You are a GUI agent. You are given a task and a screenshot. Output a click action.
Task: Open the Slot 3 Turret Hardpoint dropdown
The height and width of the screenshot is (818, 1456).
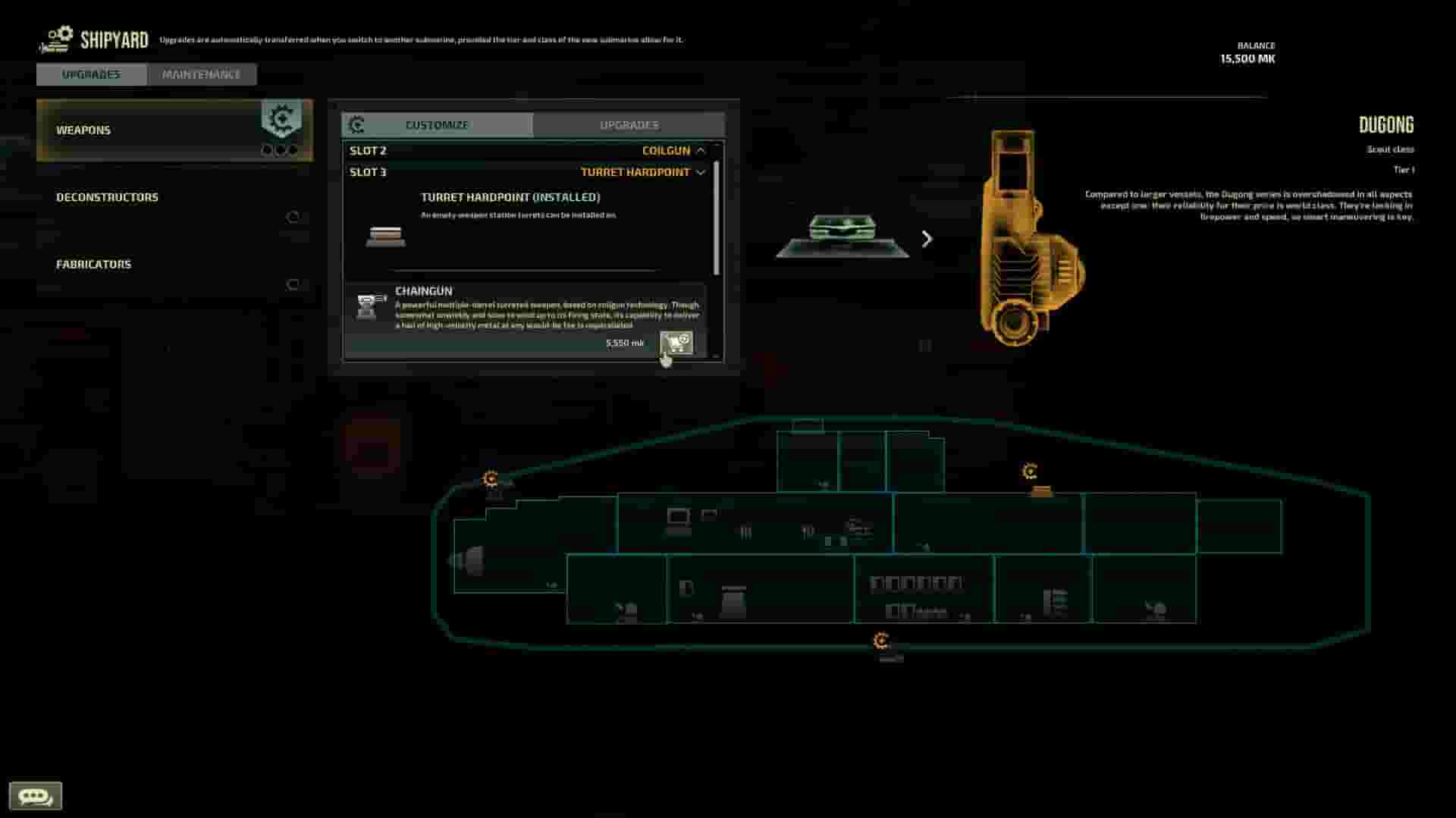[699, 172]
